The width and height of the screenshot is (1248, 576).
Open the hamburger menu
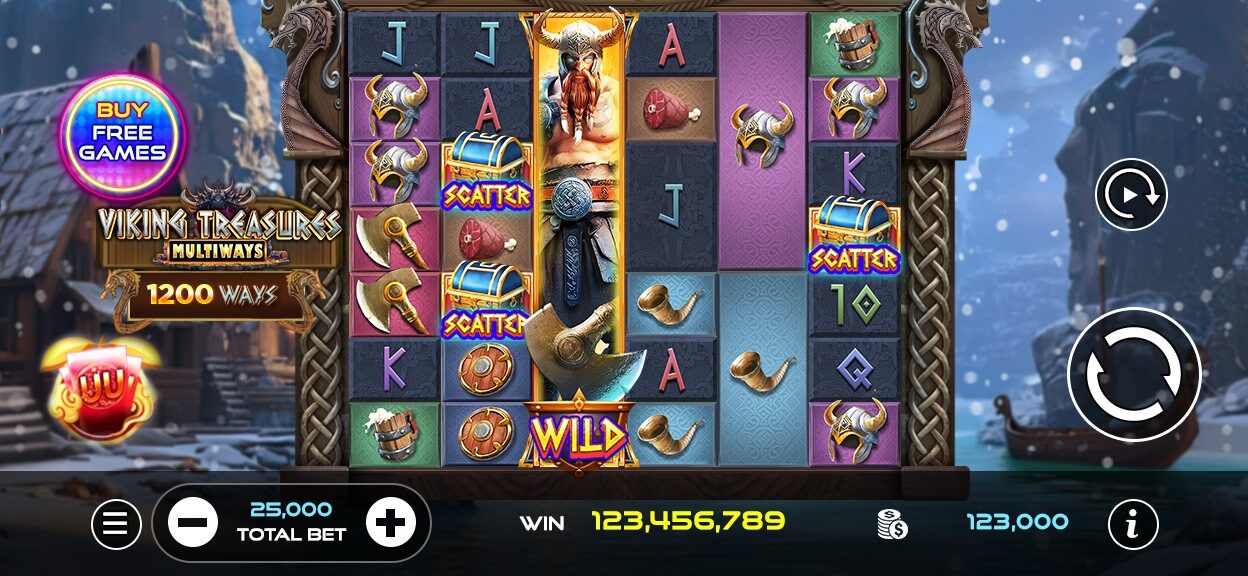116,523
